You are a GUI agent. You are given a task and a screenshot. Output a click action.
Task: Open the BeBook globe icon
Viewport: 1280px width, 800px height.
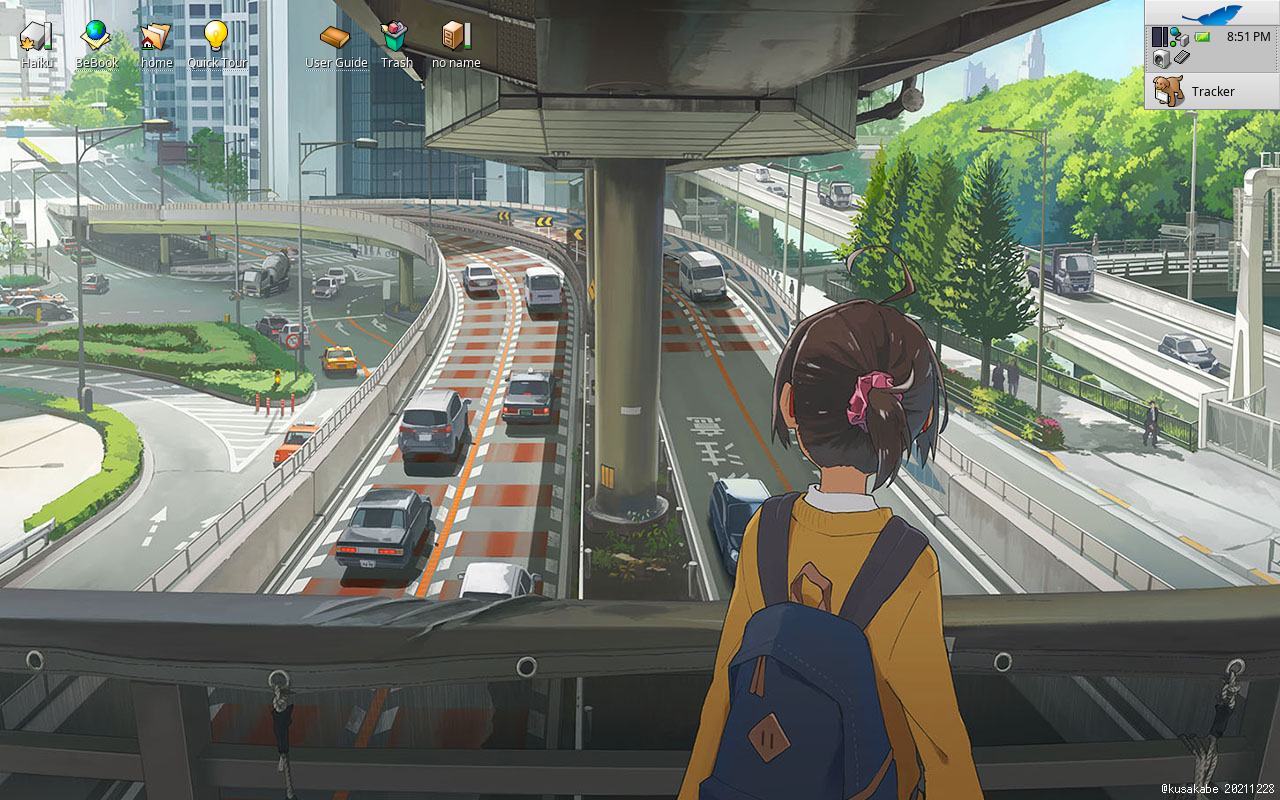pos(96,36)
